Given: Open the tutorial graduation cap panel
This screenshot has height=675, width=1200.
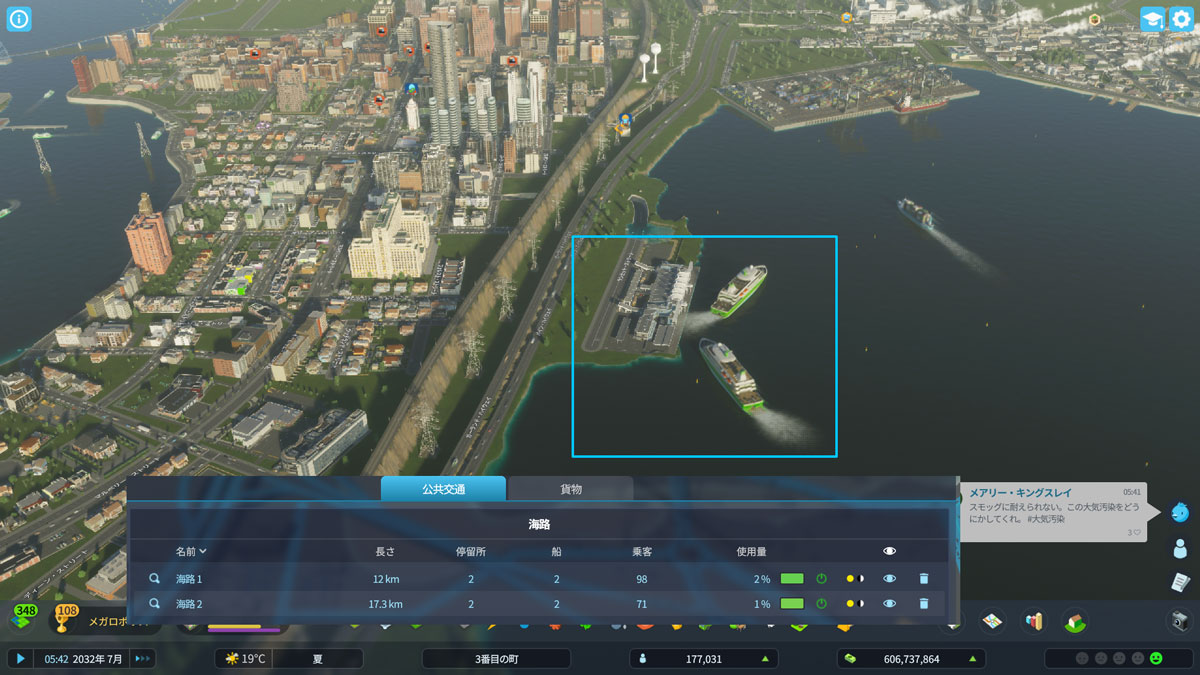Looking at the screenshot, I should tap(1152, 19).
